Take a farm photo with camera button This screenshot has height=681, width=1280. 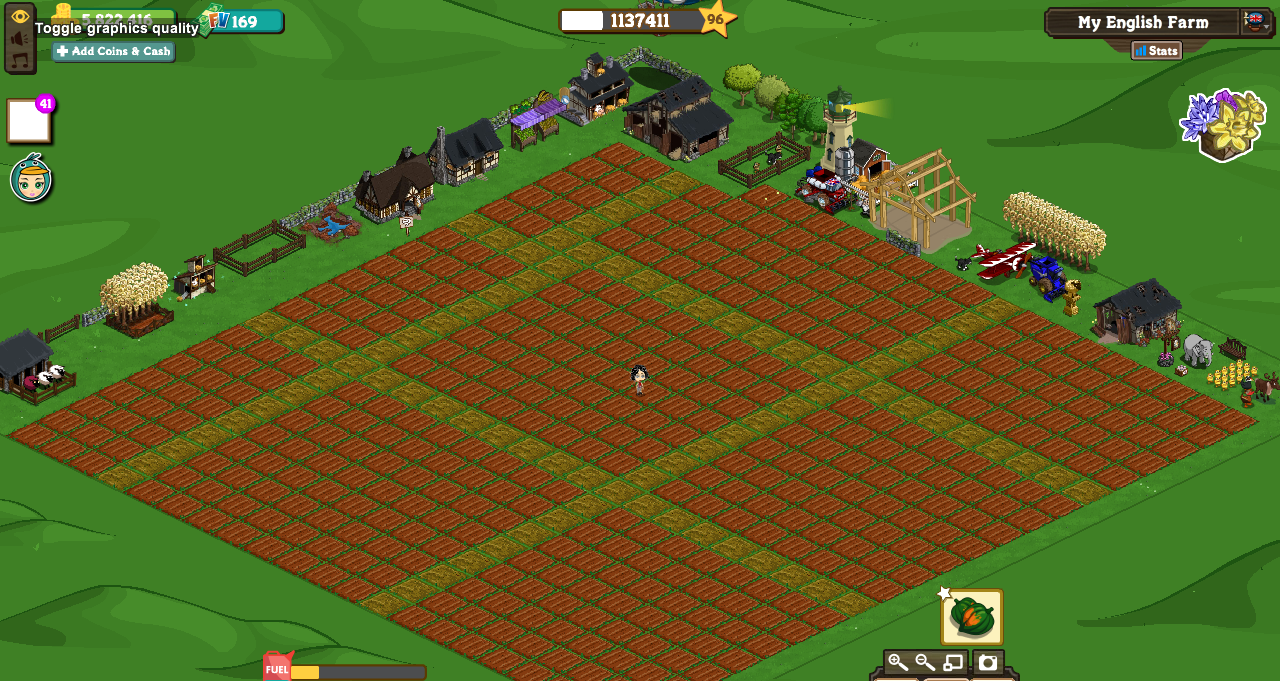pos(988,662)
